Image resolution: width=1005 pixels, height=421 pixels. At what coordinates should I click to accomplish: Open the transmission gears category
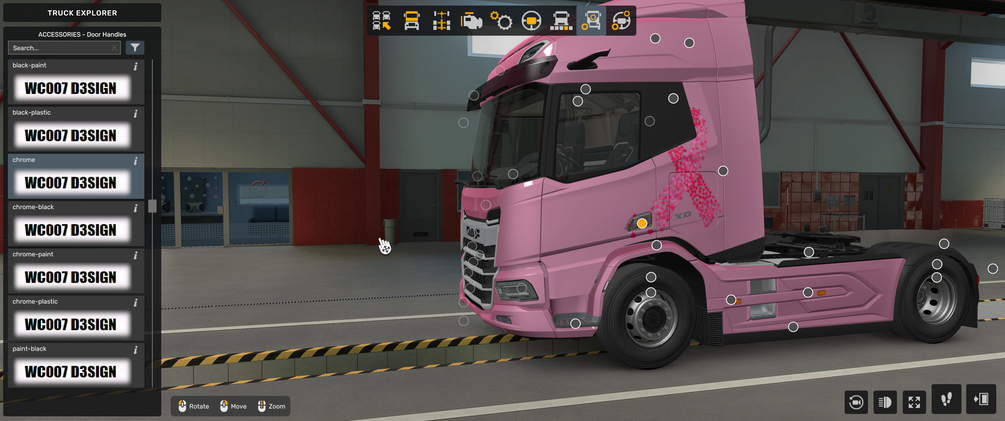(x=502, y=20)
